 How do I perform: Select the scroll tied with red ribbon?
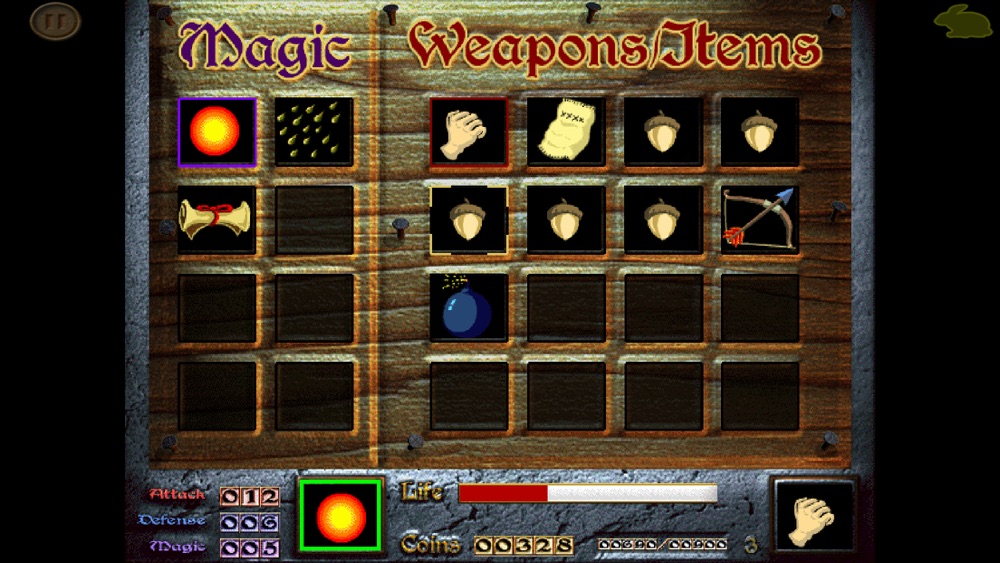pos(217,219)
